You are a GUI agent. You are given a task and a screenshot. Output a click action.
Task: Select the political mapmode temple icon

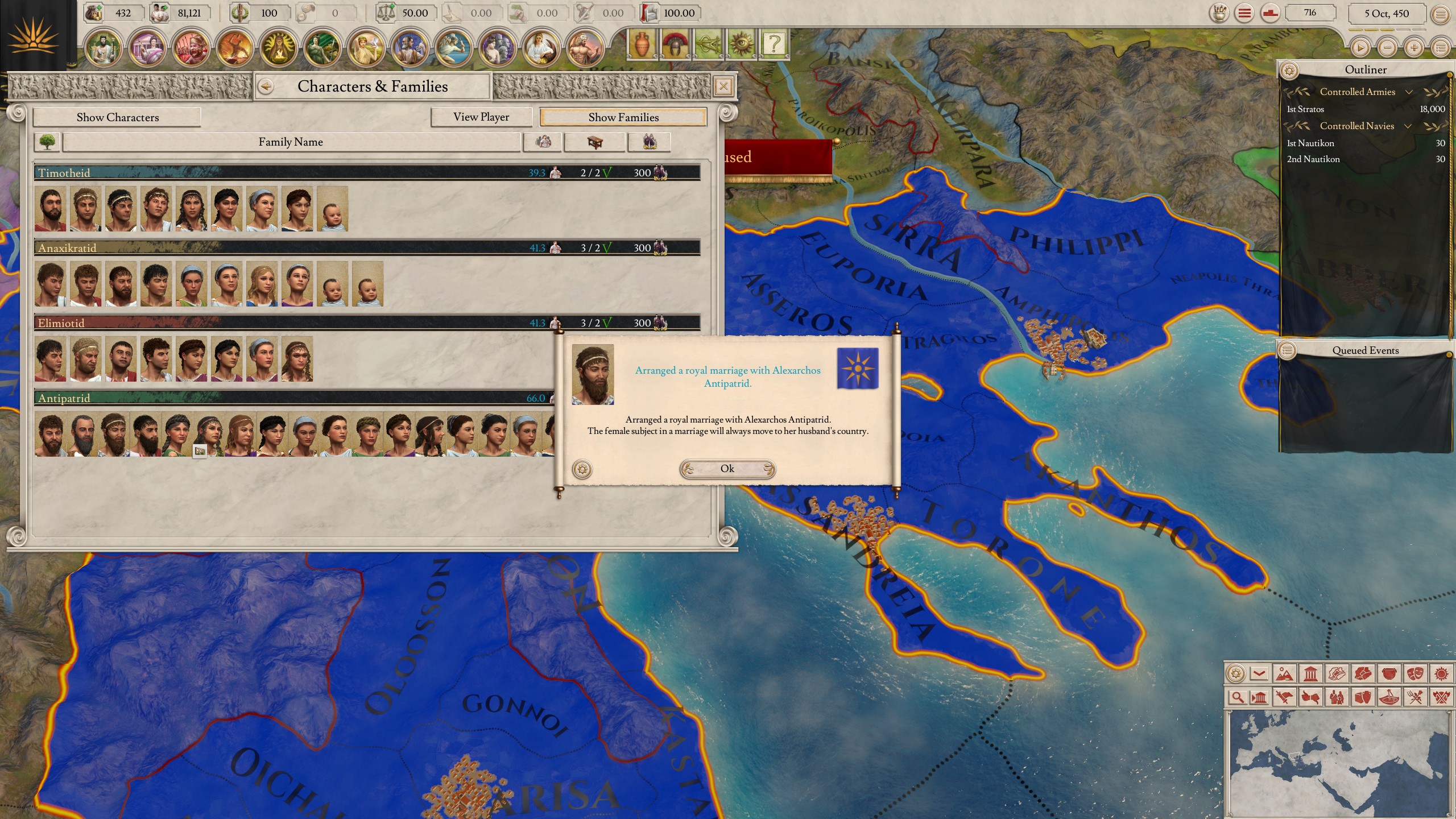click(x=1312, y=674)
